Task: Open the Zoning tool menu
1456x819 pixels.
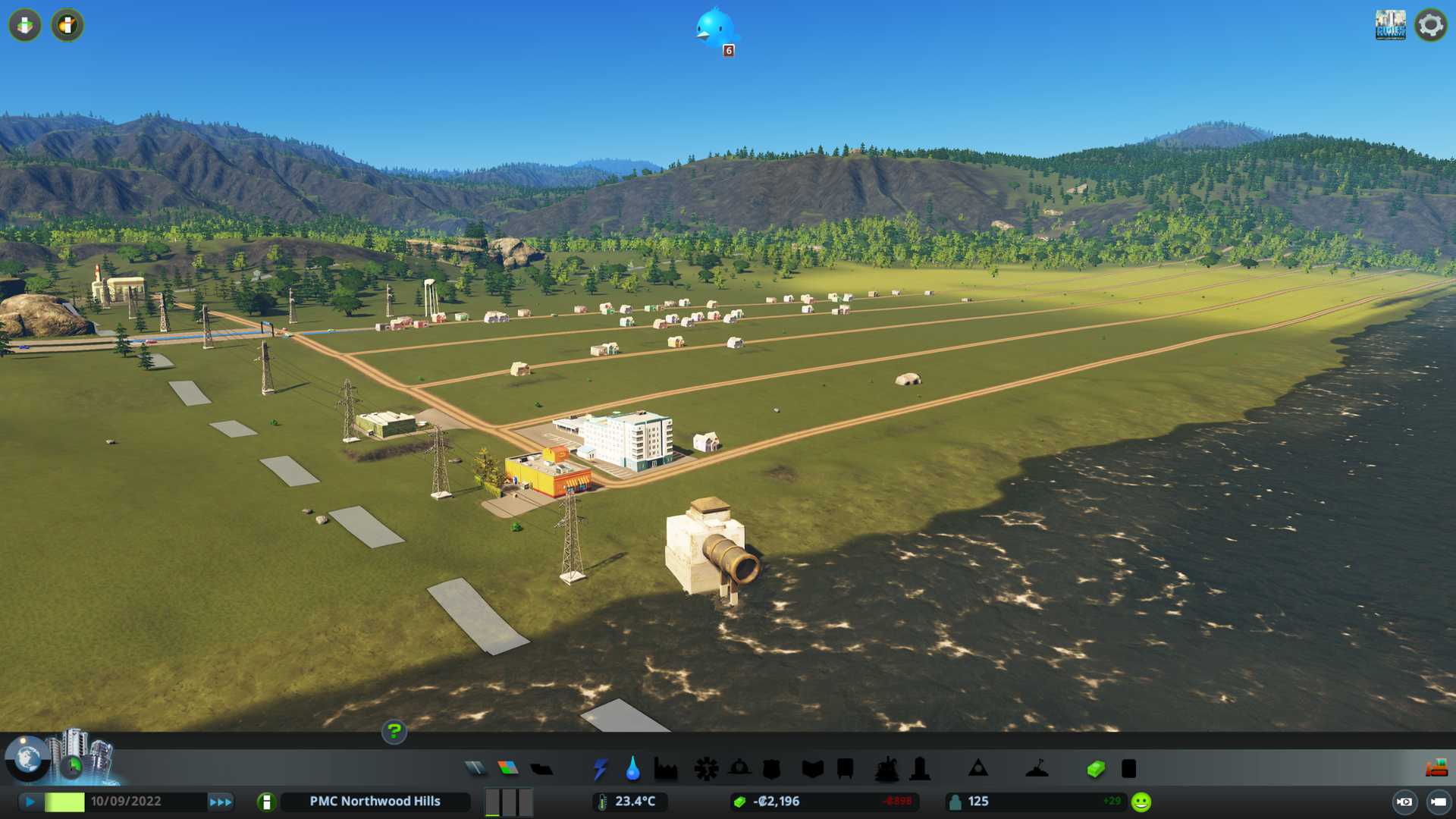Action: click(508, 769)
